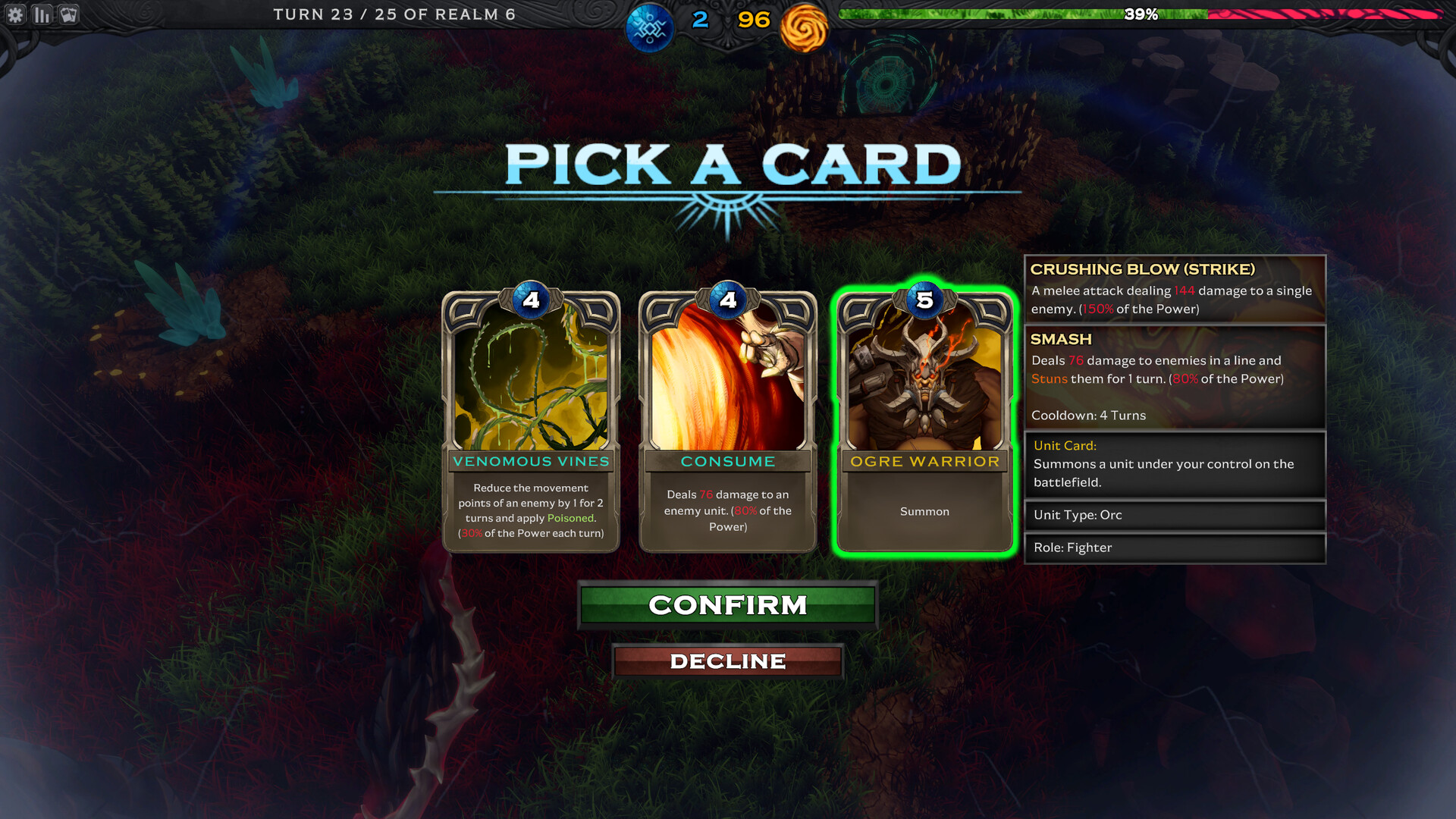The height and width of the screenshot is (819, 1456).
Task: Expand the Crushing Blow (Strike) panel
Action: (1175, 289)
